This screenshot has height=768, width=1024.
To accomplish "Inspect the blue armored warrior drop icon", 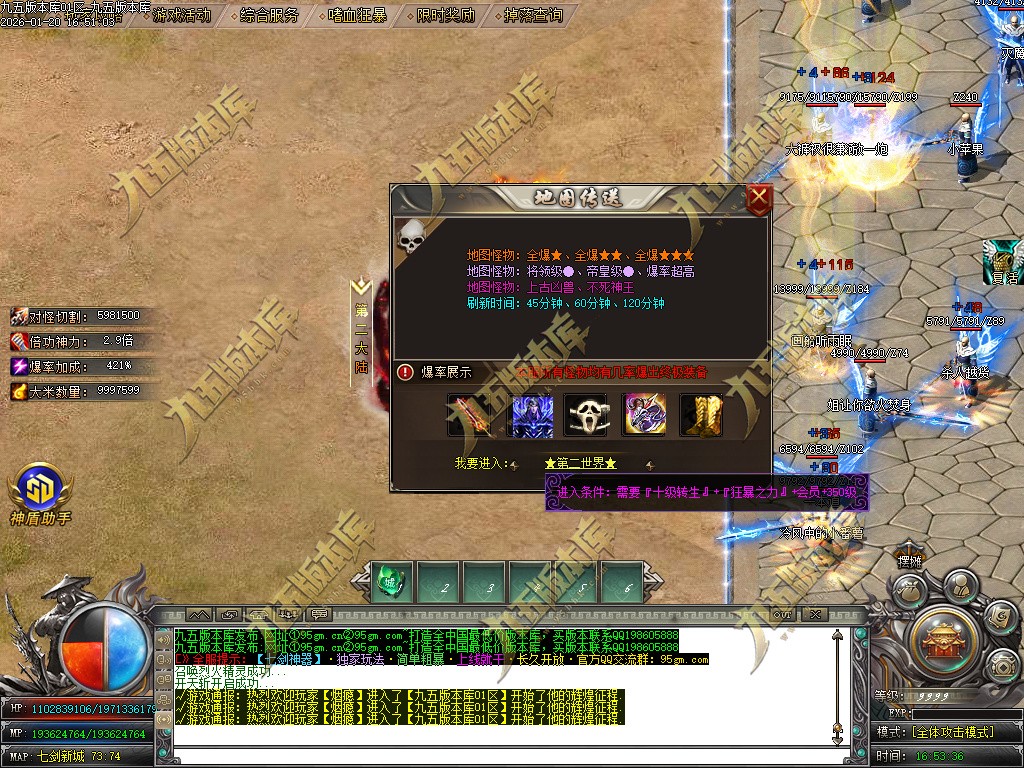I will [x=532, y=415].
